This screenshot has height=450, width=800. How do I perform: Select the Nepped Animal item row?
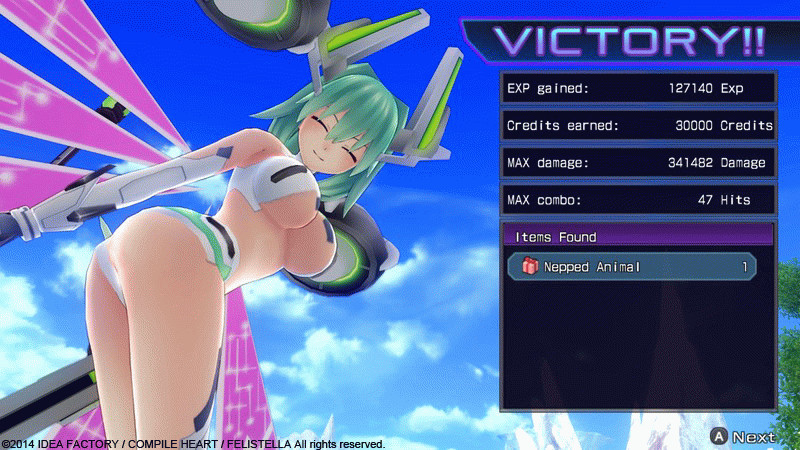[632, 267]
